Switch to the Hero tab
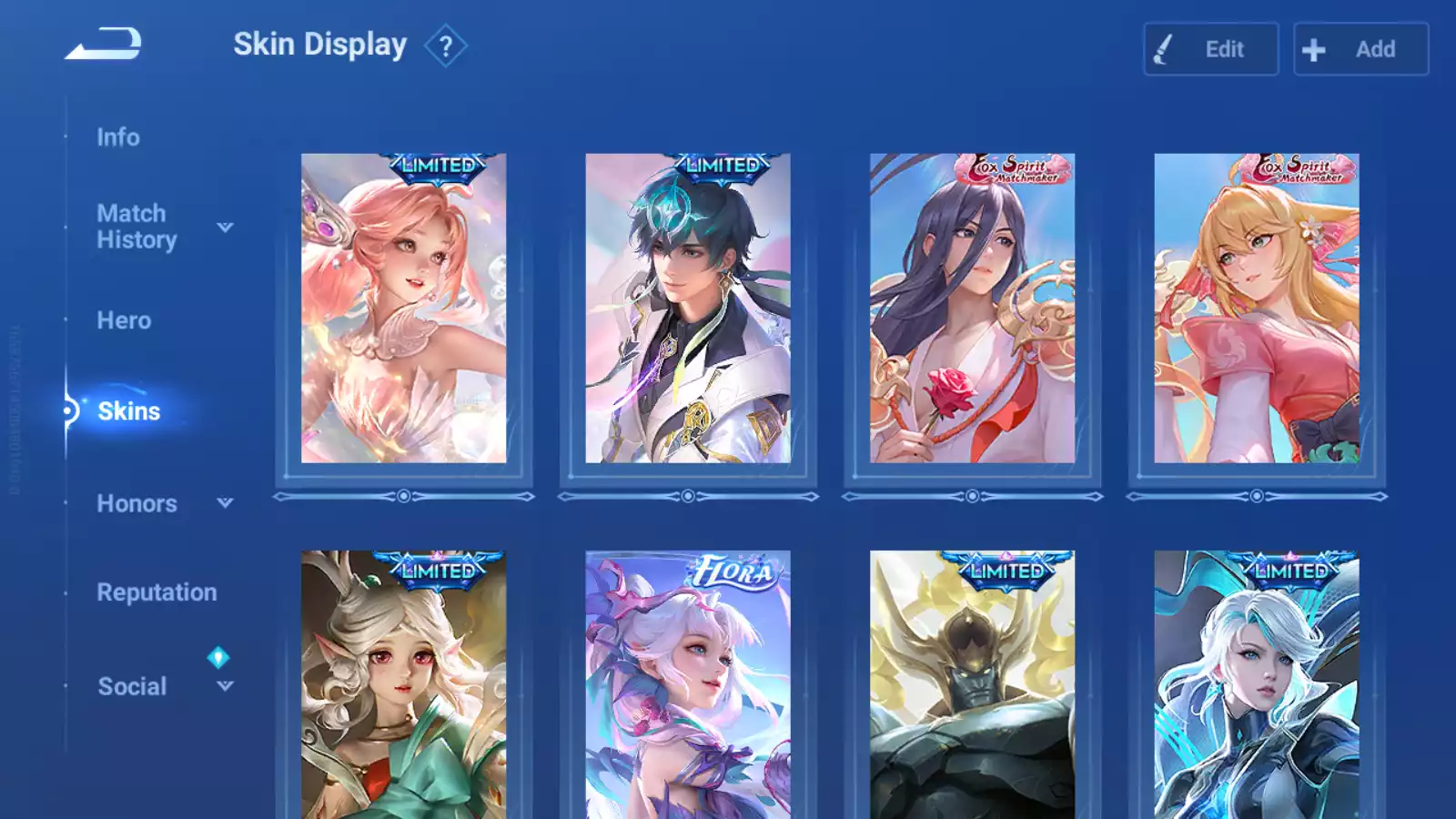The image size is (1456, 819). click(124, 320)
